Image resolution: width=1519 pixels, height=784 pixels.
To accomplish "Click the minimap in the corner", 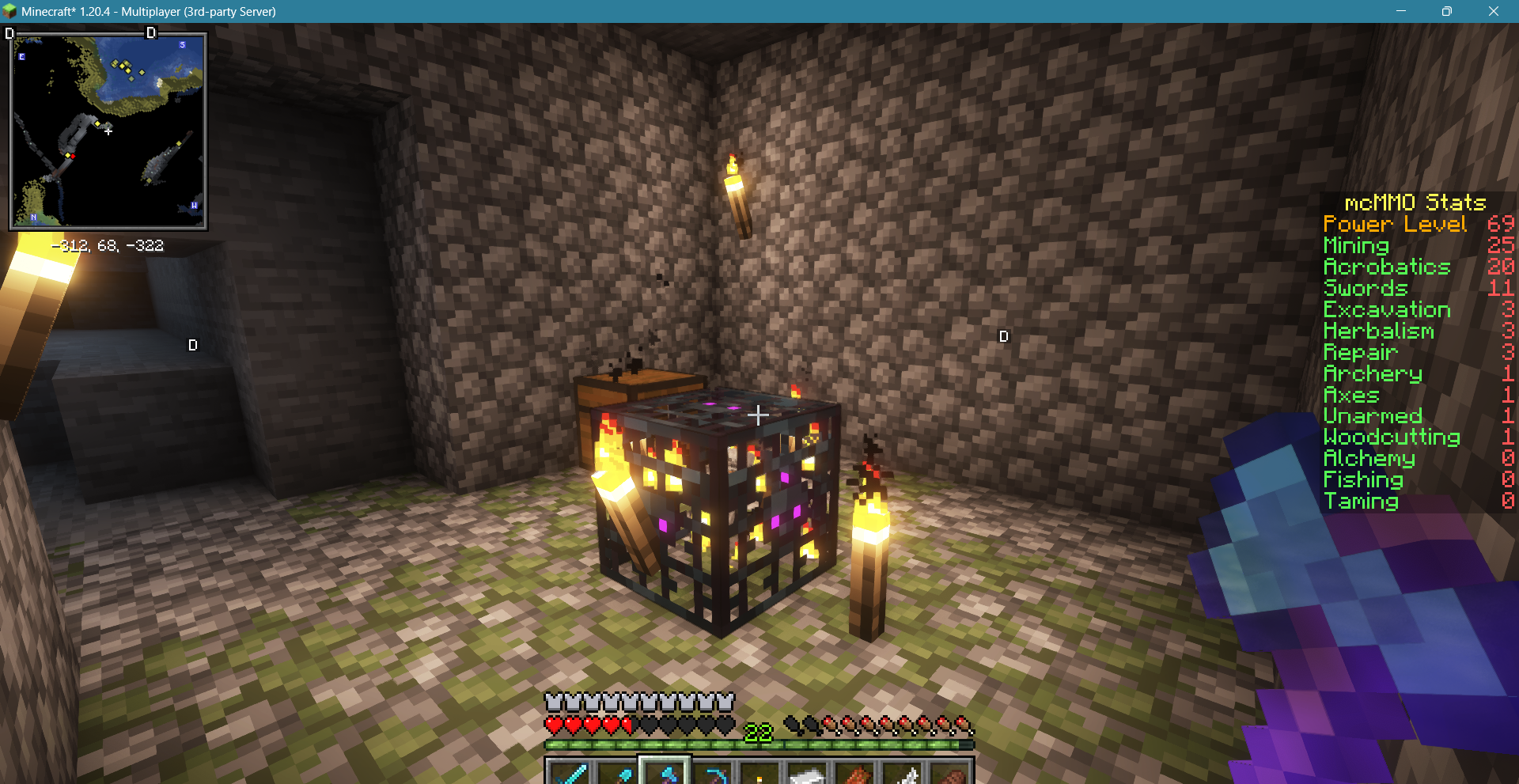I will [x=108, y=131].
